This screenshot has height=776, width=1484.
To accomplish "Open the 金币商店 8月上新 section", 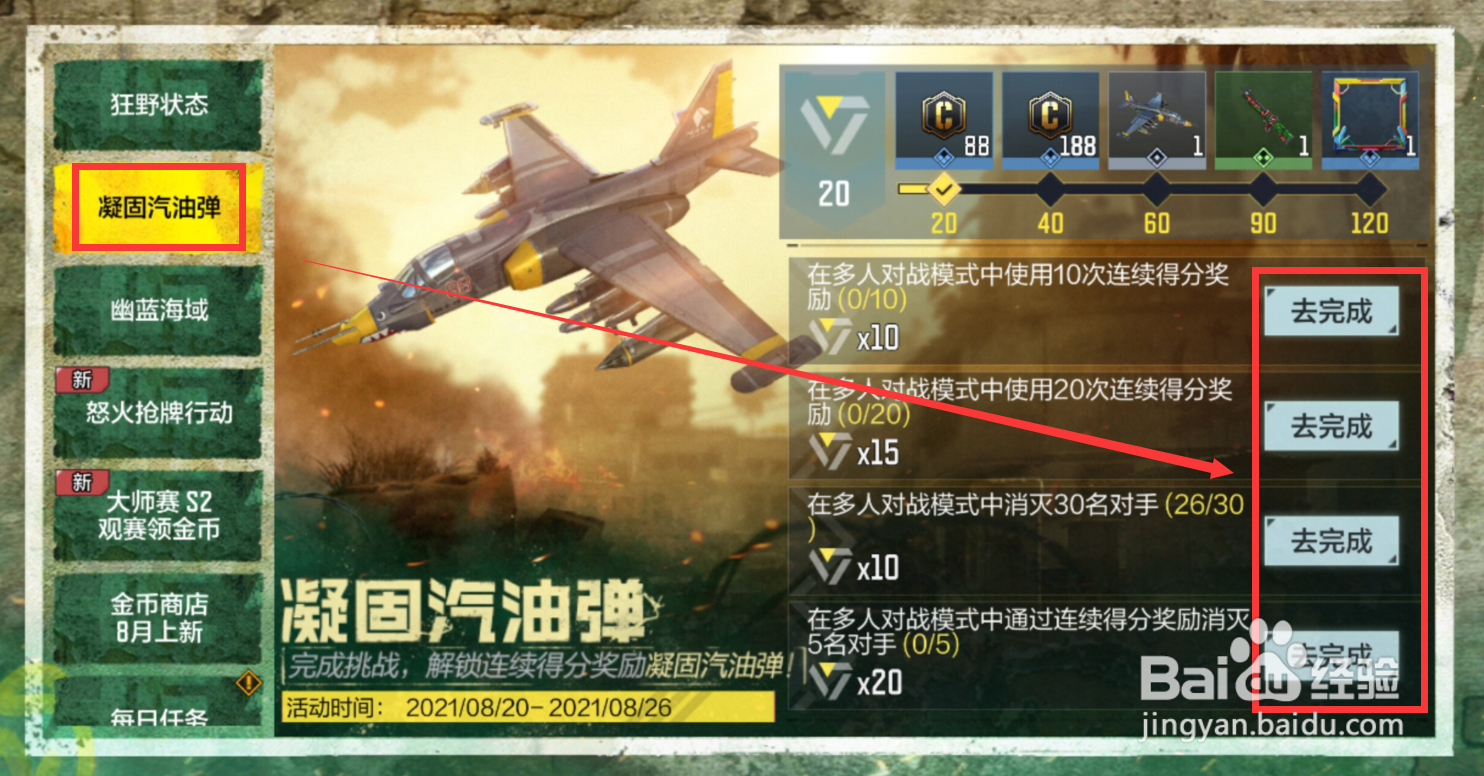I will pos(160,617).
